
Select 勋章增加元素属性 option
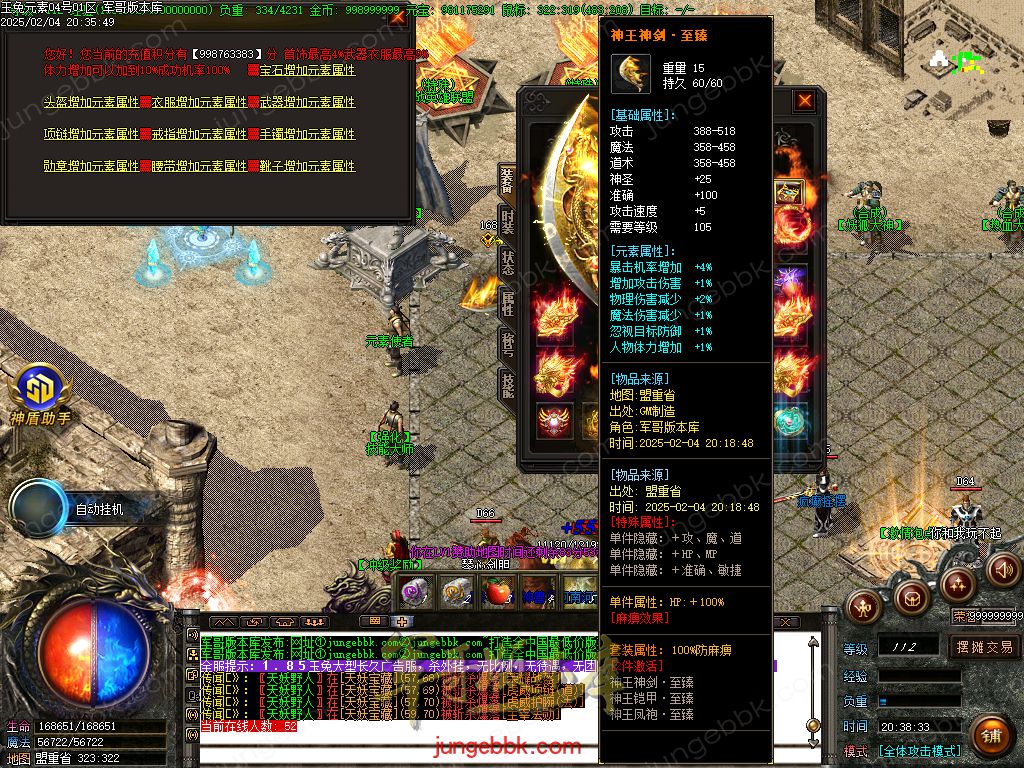click(x=91, y=166)
